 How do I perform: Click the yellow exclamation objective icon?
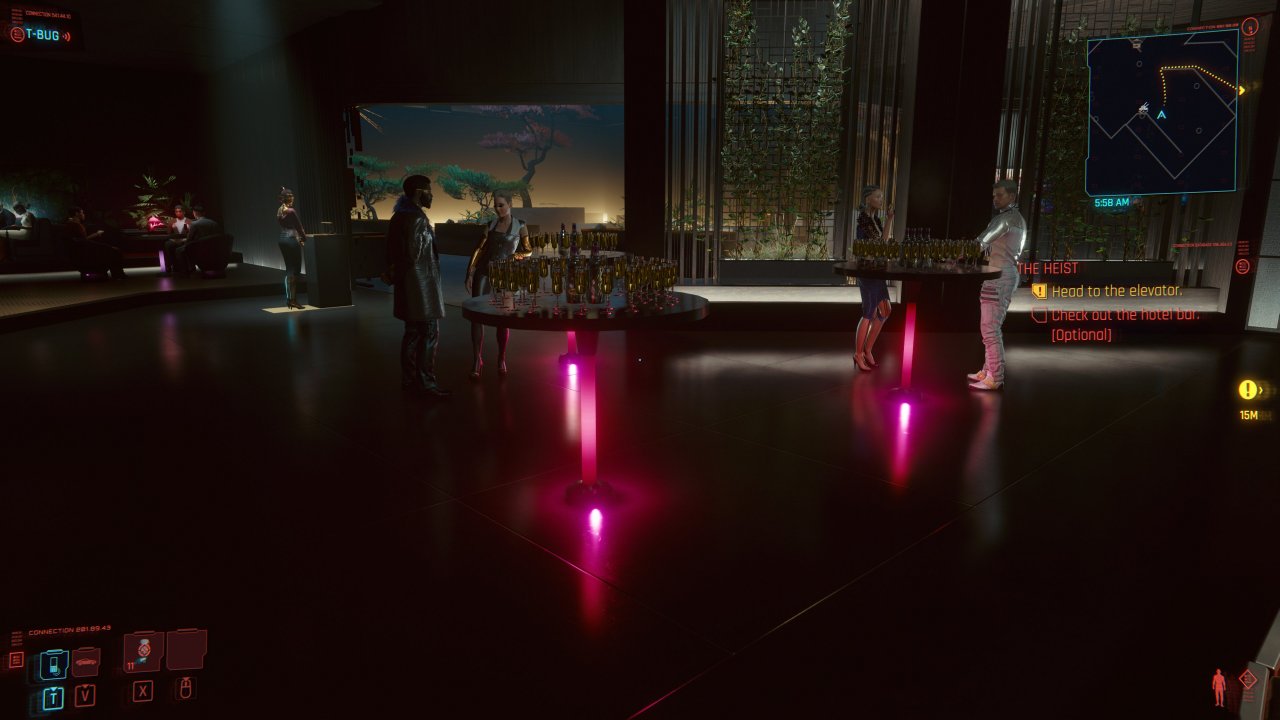tap(1245, 388)
